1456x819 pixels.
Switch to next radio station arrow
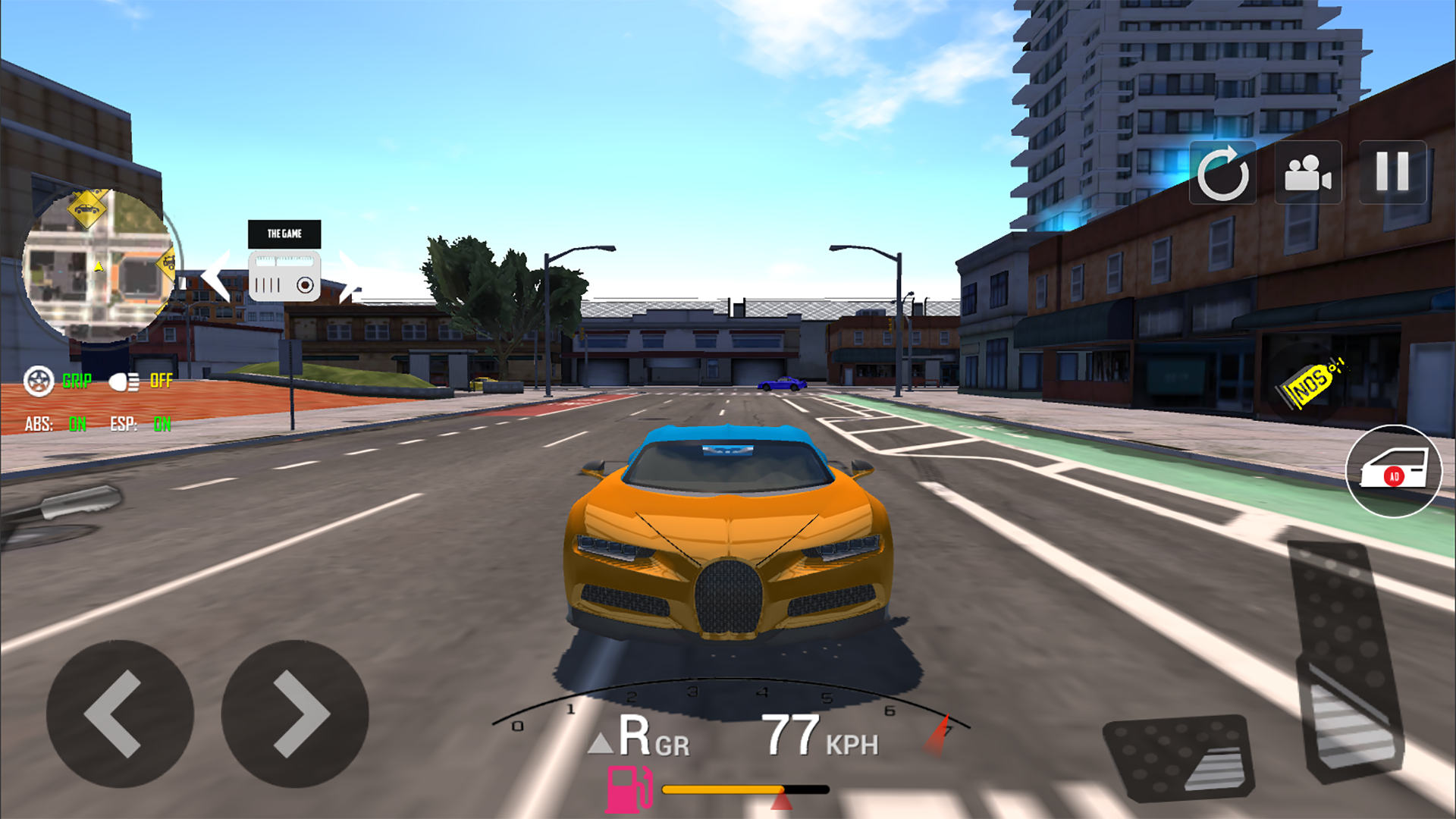[x=351, y=277]
